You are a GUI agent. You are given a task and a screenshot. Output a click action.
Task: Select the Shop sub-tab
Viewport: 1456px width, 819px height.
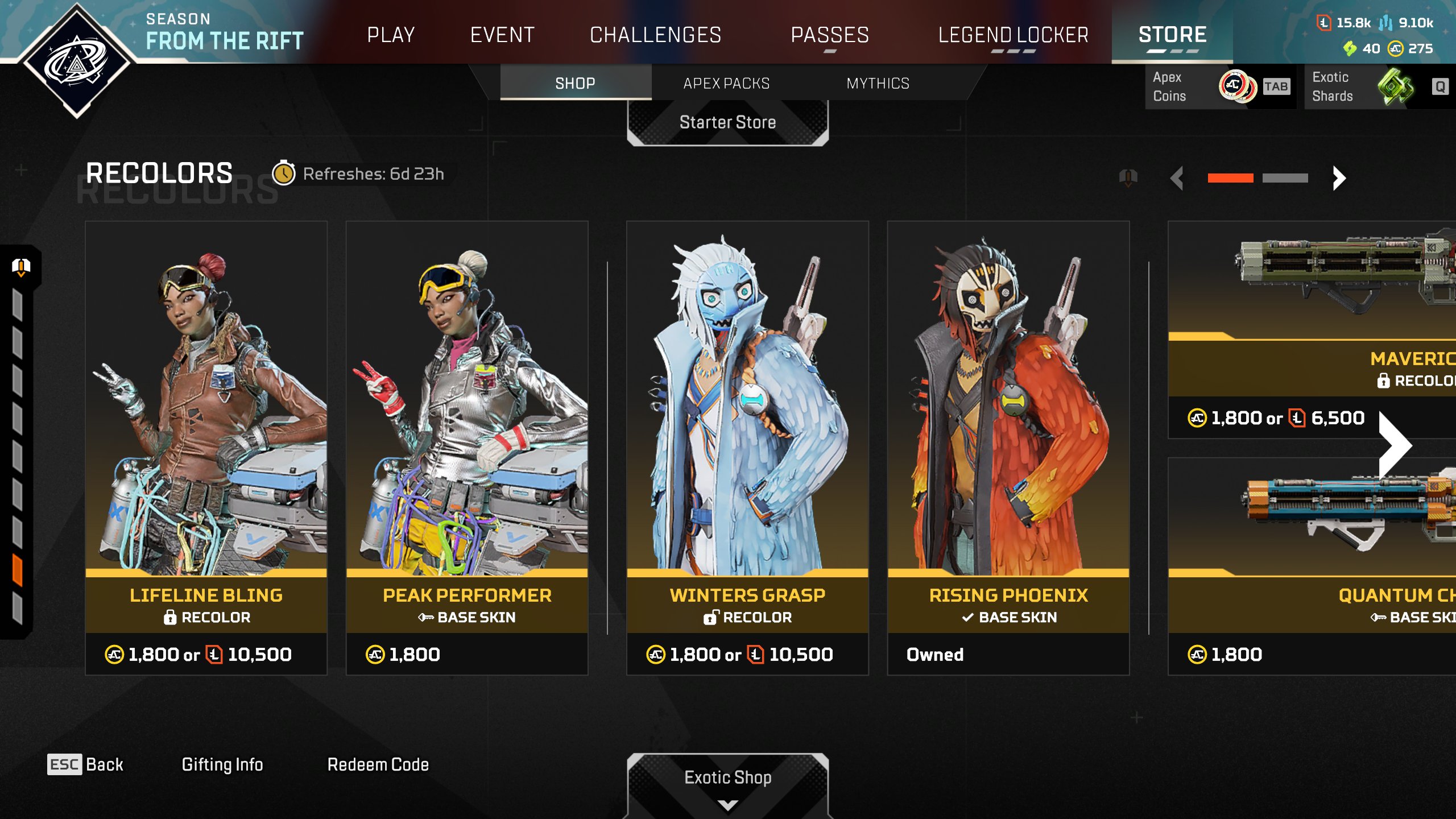575,84
